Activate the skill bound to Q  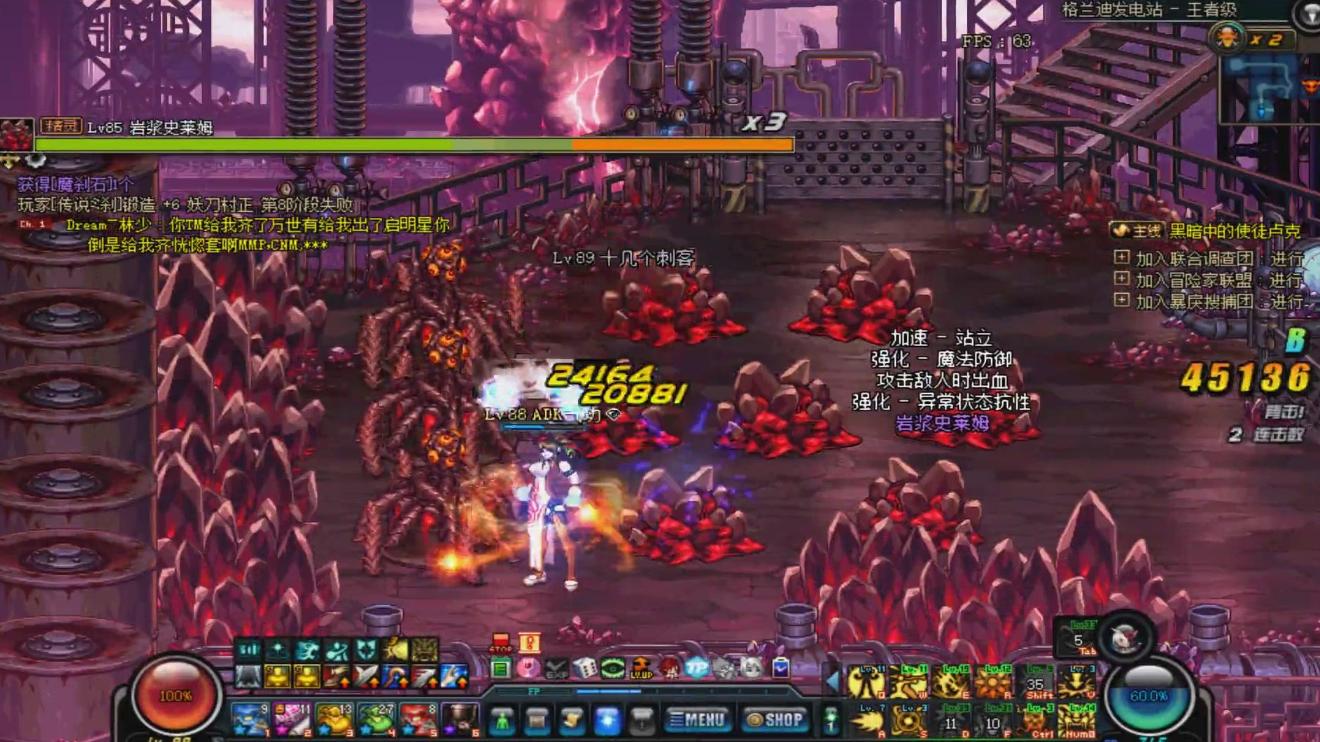point(866,682)
